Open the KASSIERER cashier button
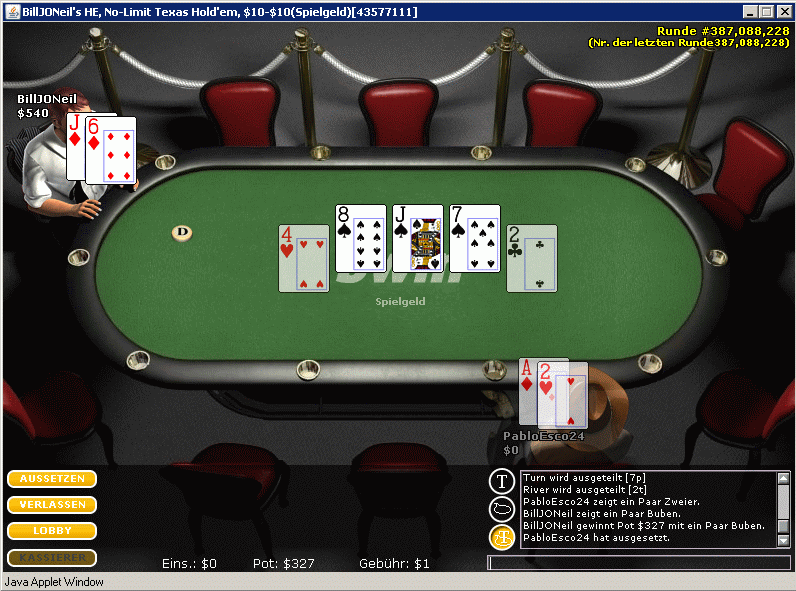796x591 pixels. point(52,557)
